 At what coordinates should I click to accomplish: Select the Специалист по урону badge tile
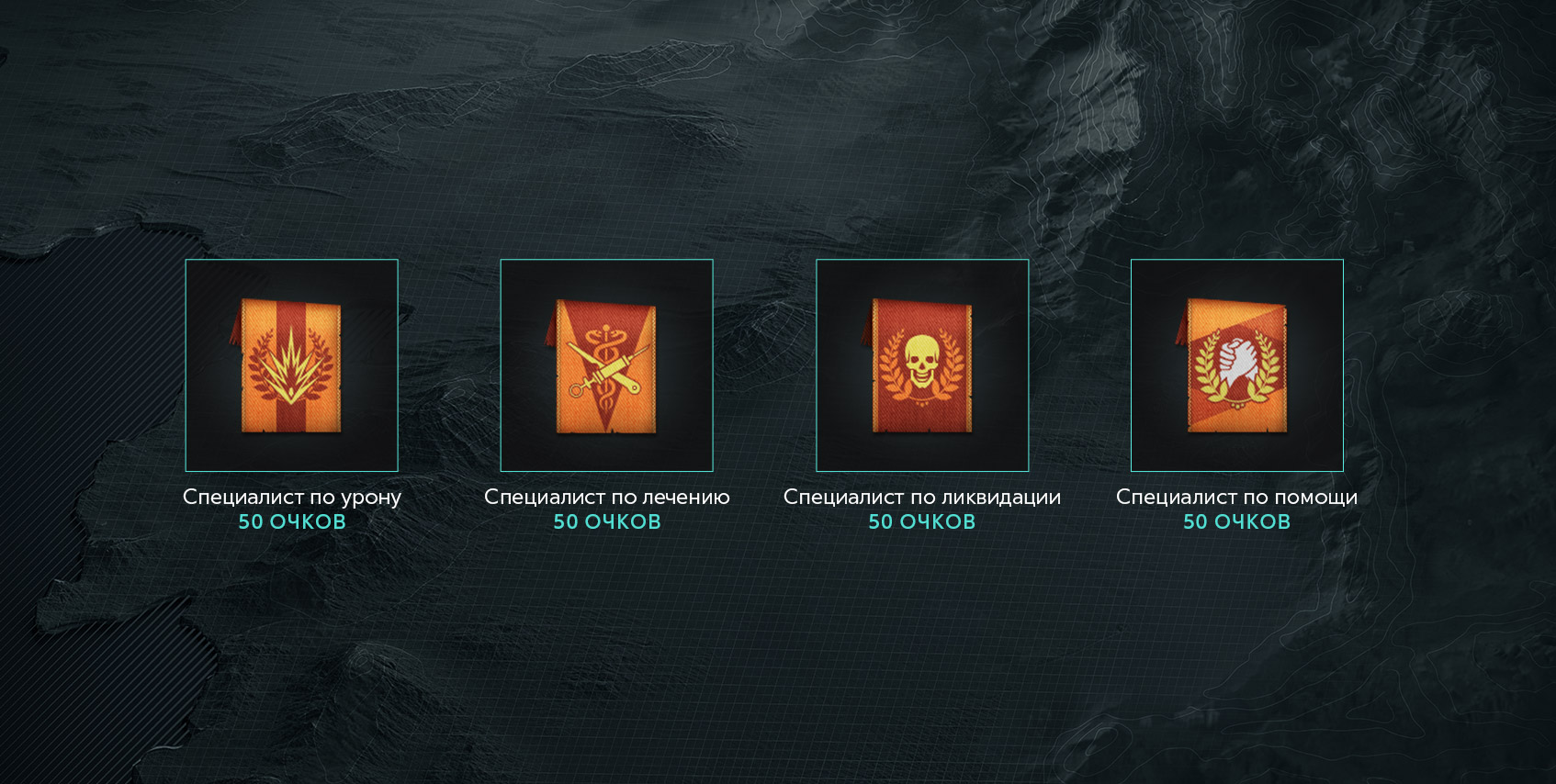(x=291, y=365)
